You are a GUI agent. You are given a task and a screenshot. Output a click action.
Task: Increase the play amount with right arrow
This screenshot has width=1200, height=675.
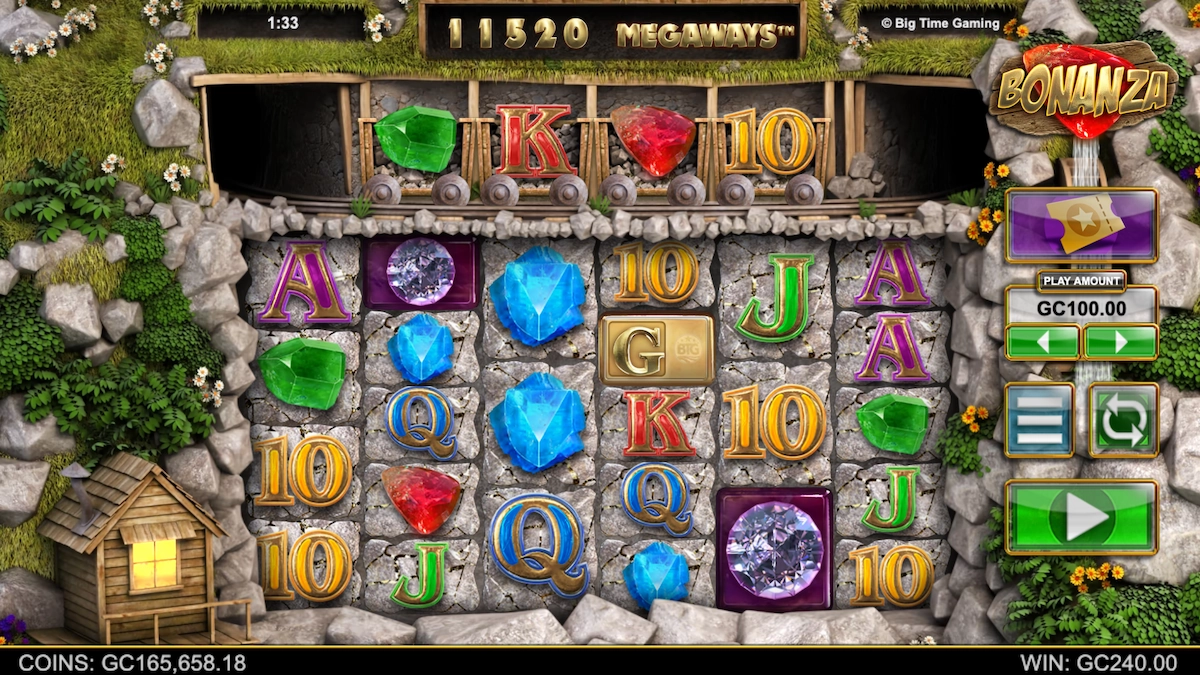pos(1120,342)
